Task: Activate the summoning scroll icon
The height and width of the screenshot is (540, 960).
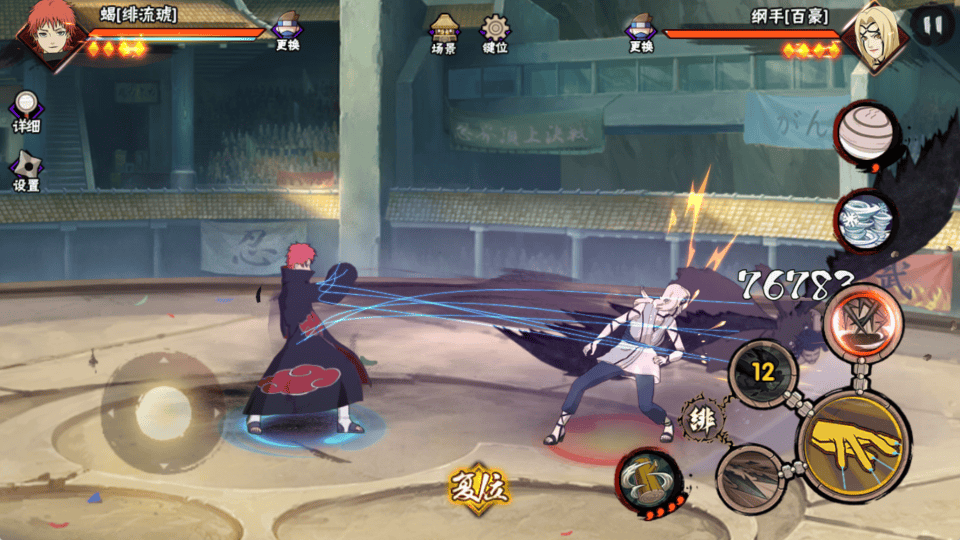Action: pyautogui.click(x=866, y=134)
